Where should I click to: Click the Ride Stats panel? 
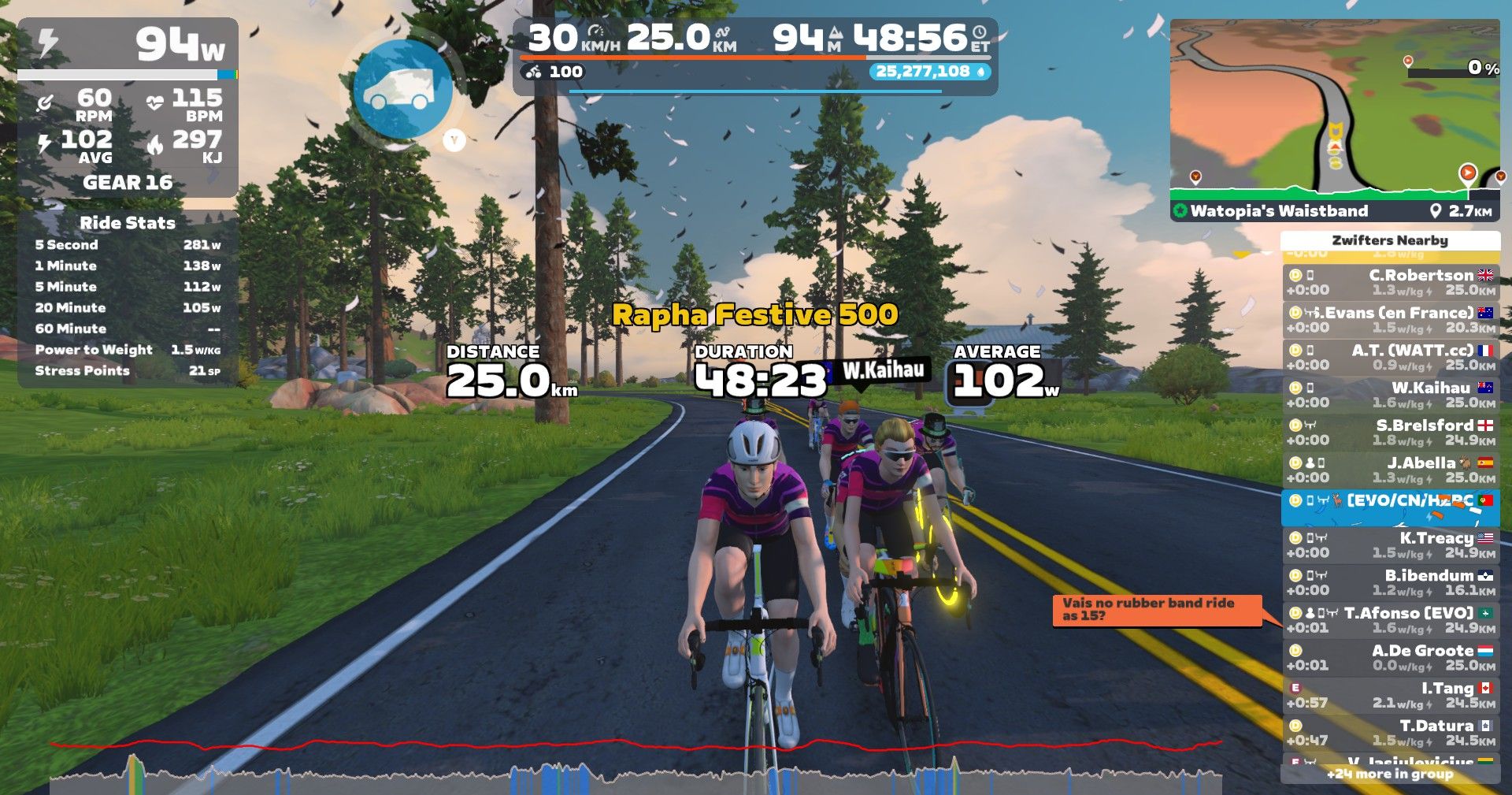click(x=128, y=298)
